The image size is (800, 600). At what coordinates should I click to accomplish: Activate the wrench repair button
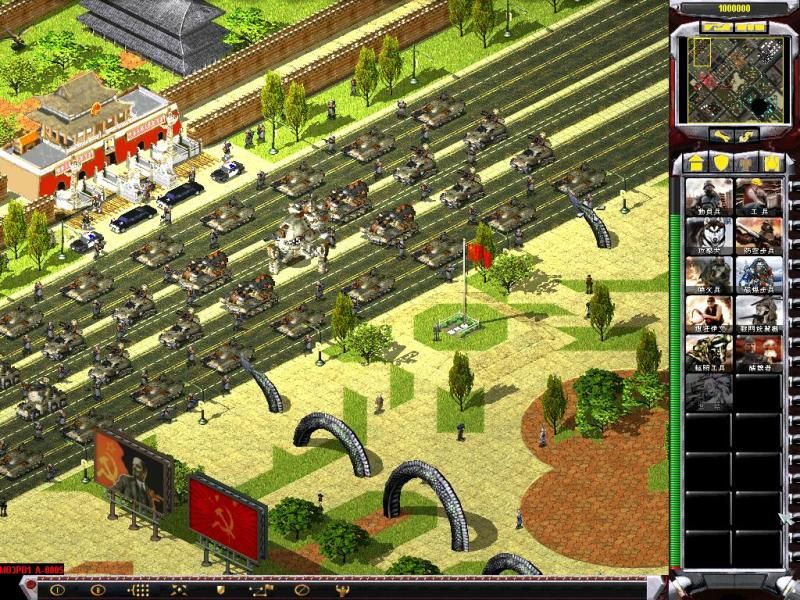click(723, 135)
